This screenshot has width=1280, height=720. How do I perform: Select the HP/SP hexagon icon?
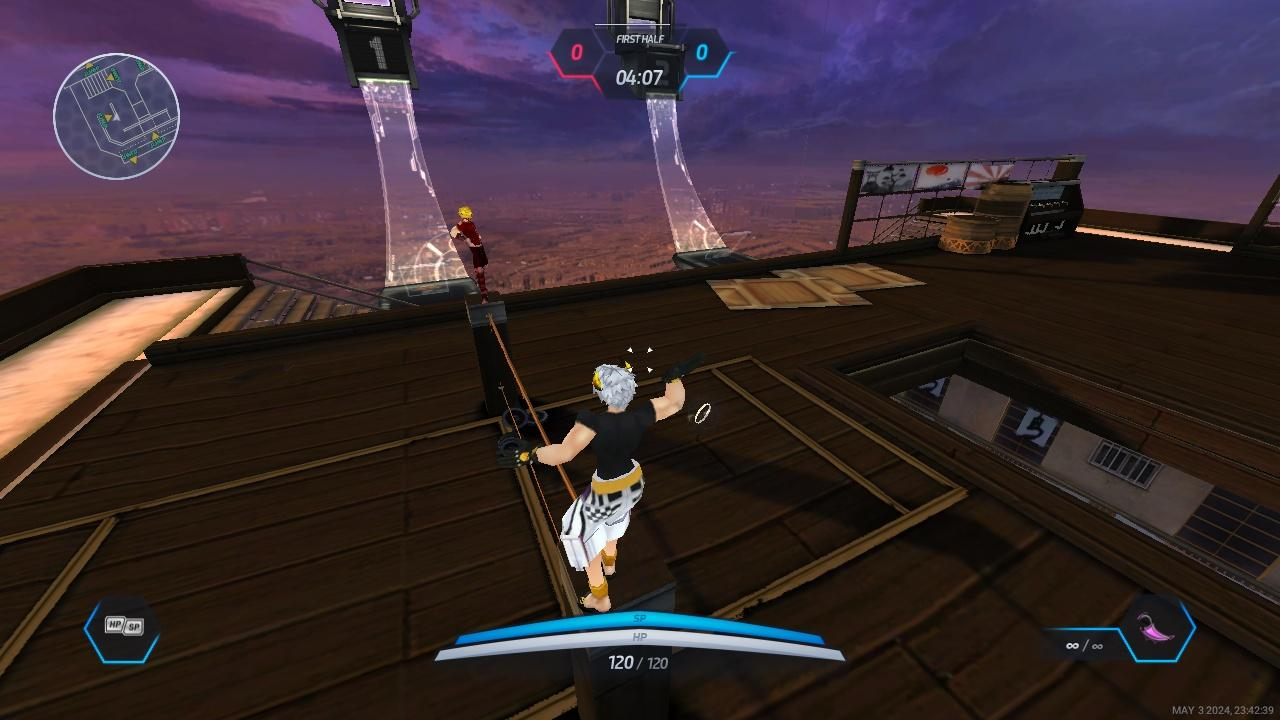[122, 629]
